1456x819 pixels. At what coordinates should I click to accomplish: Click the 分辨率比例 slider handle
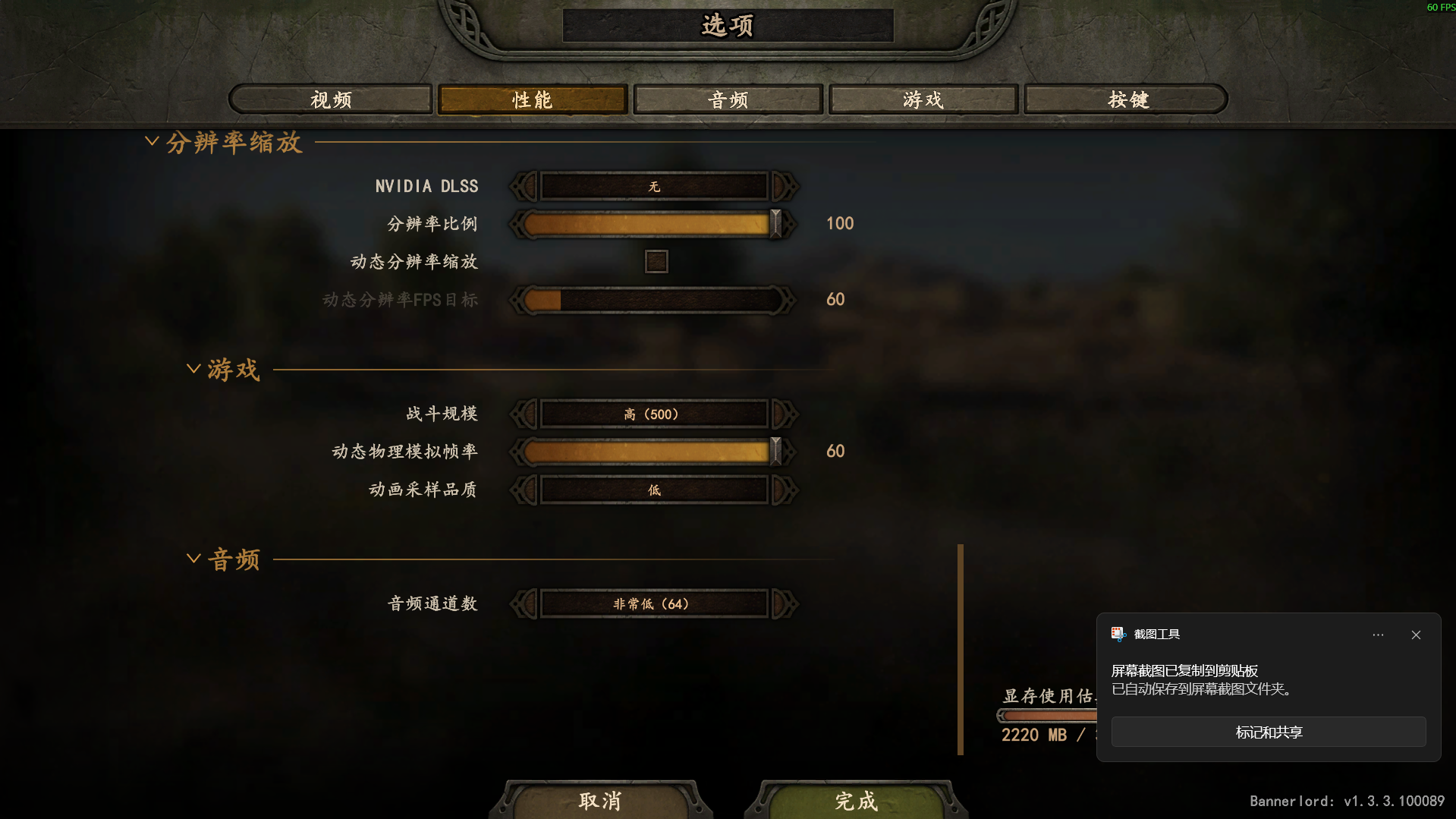click(x=775, y=223)
